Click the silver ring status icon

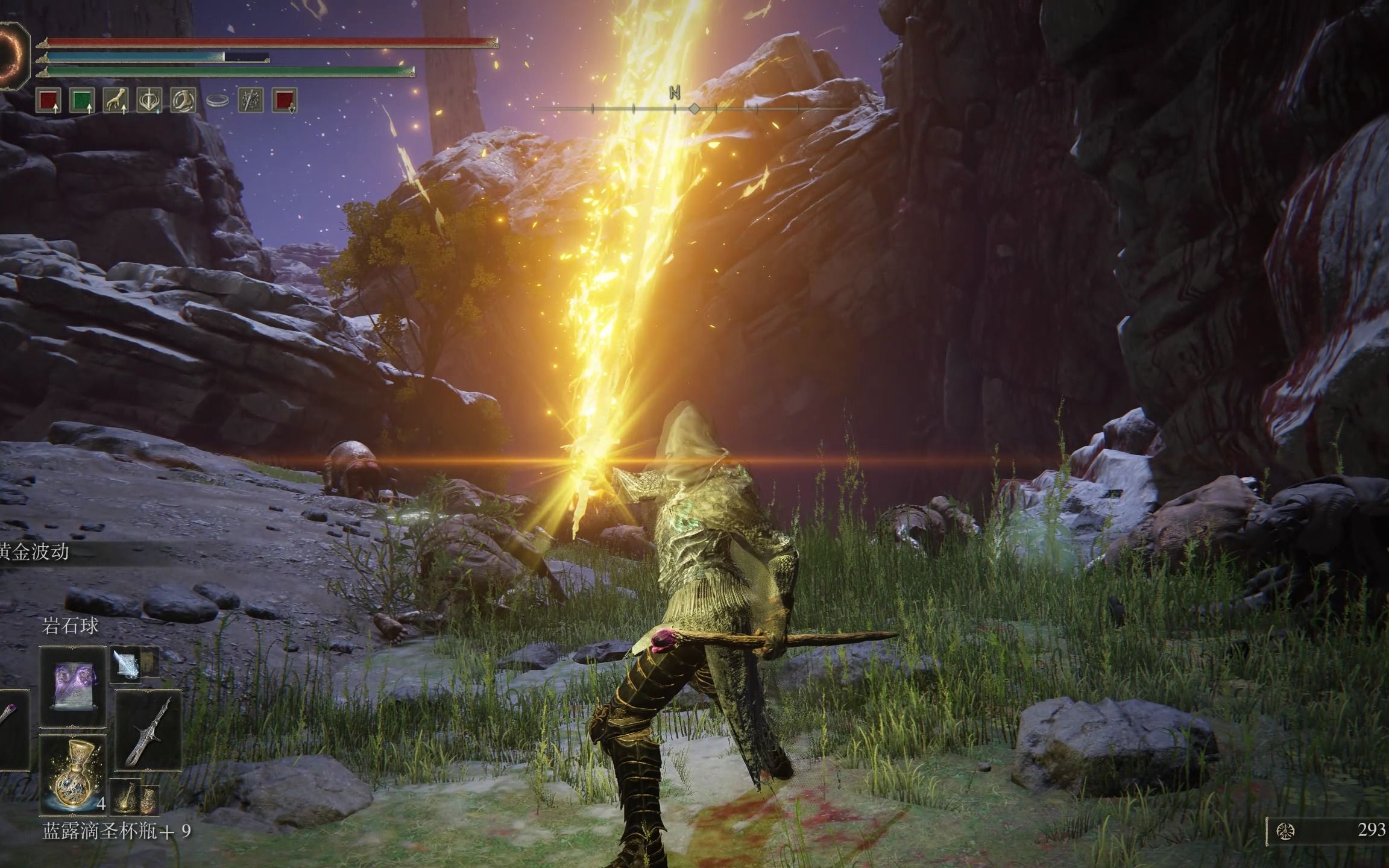pos(217,101)
